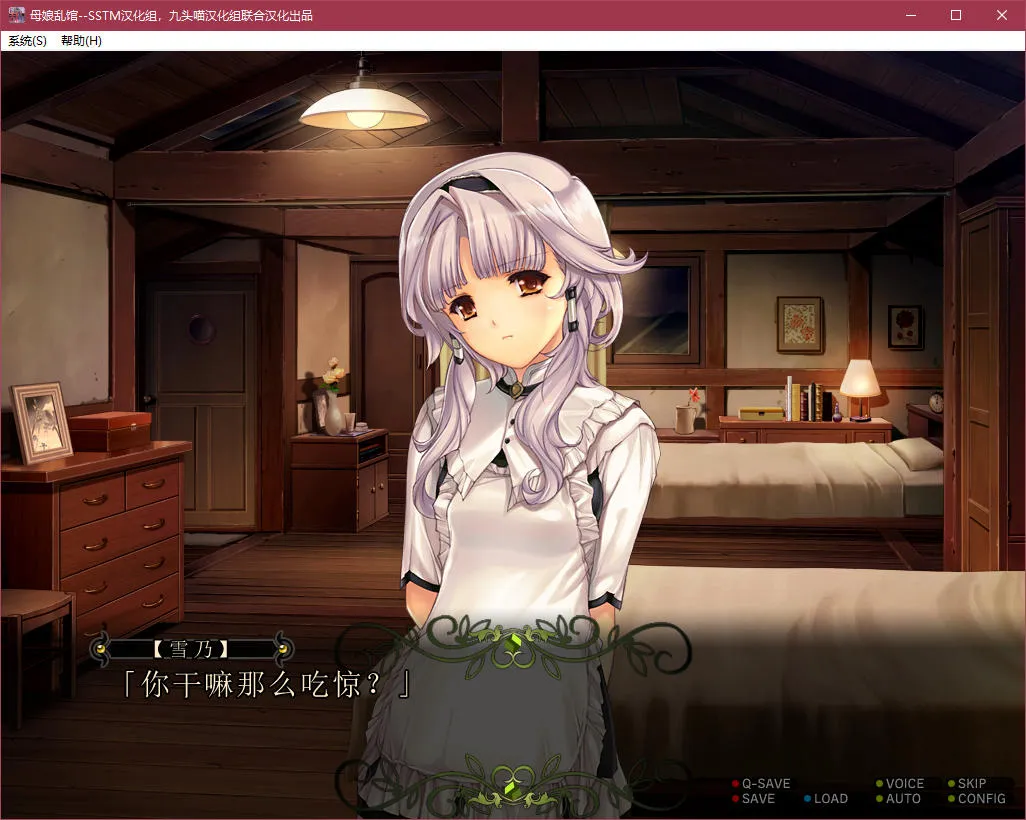
Task: Minimize the game window
Action: point(910,15)
